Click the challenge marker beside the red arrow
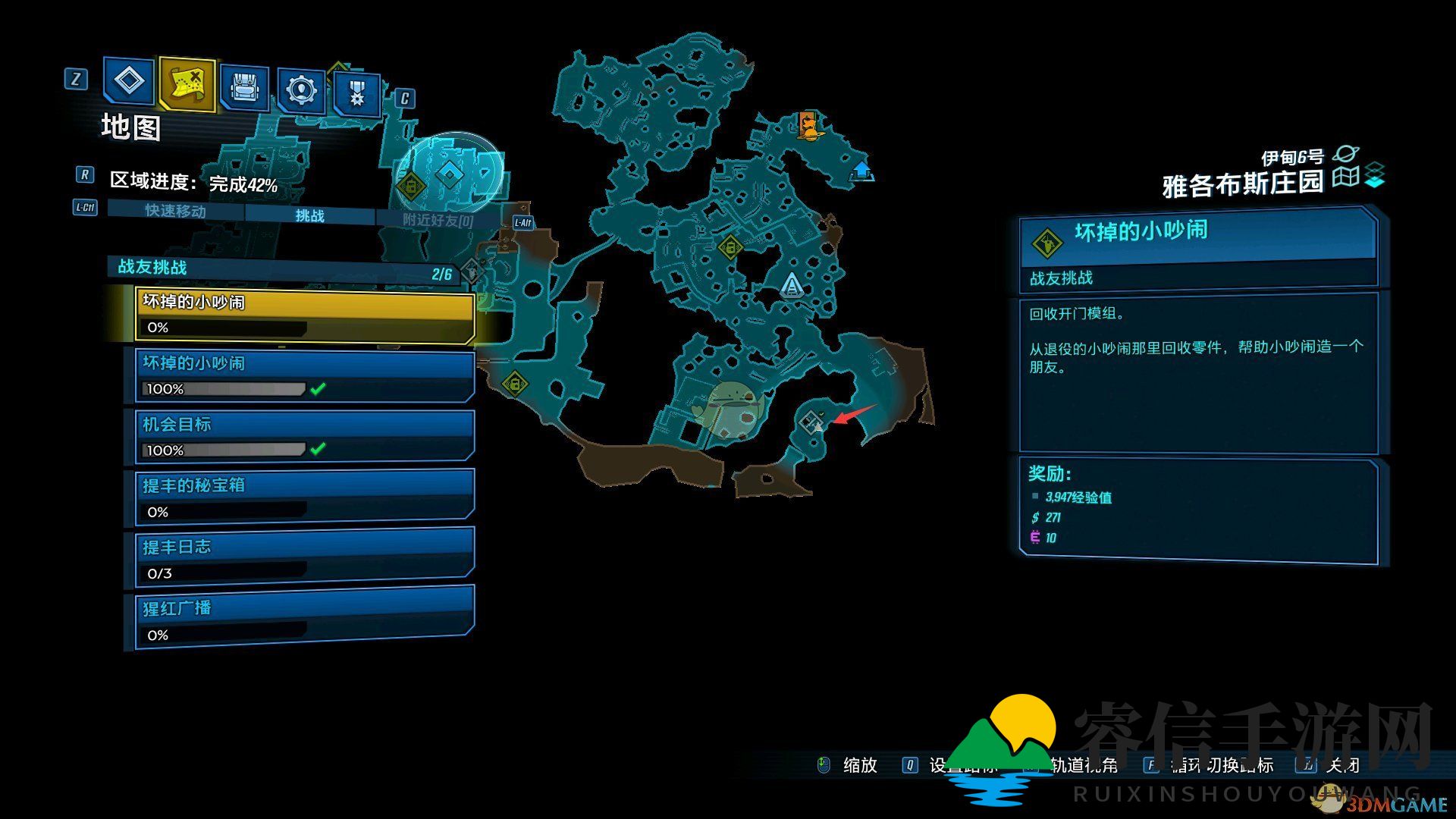The image size is (1456, 819). tap(812, 421)
